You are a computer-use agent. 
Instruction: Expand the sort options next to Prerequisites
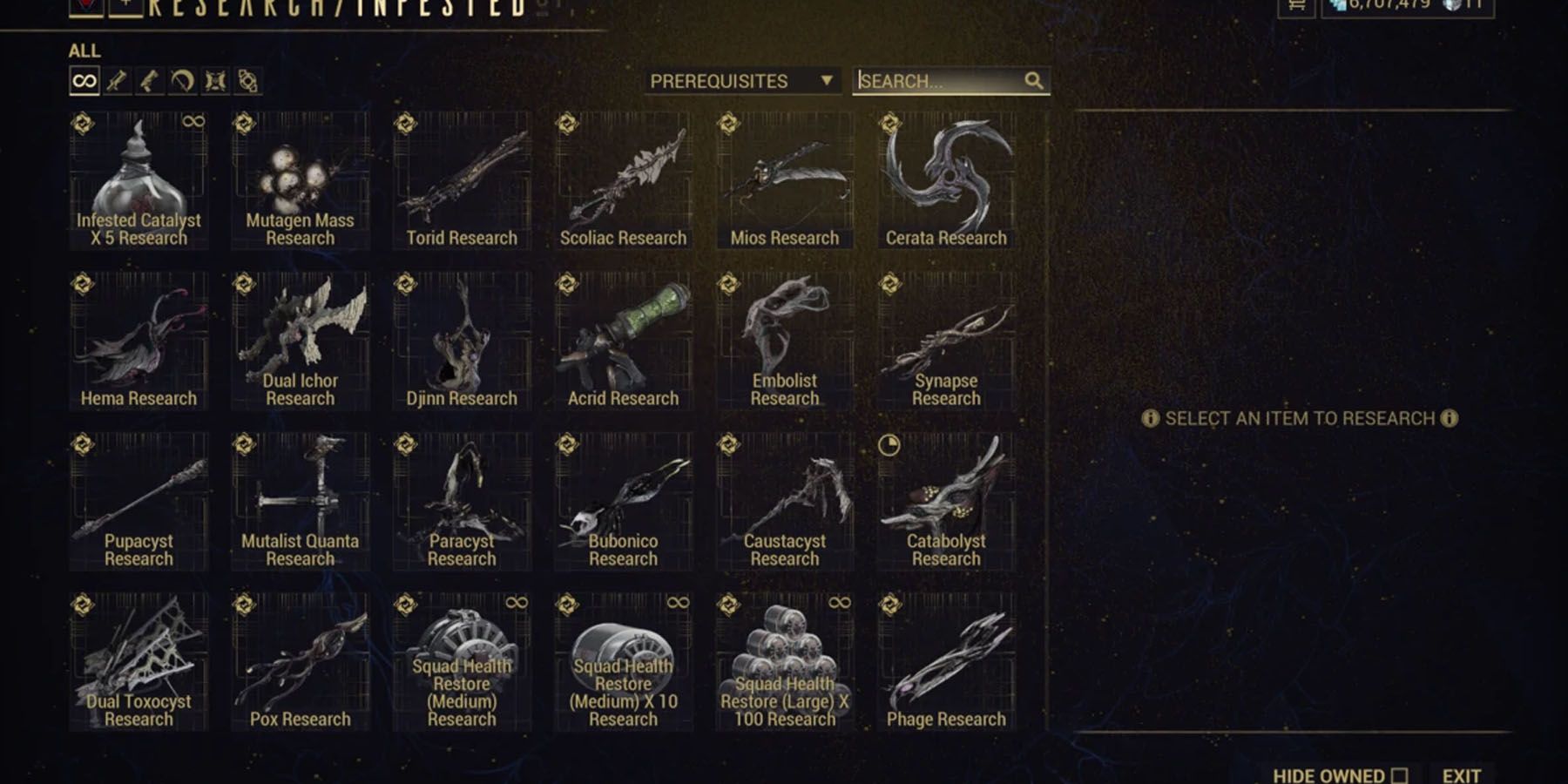pyautogui.click(x=826, y=80)
